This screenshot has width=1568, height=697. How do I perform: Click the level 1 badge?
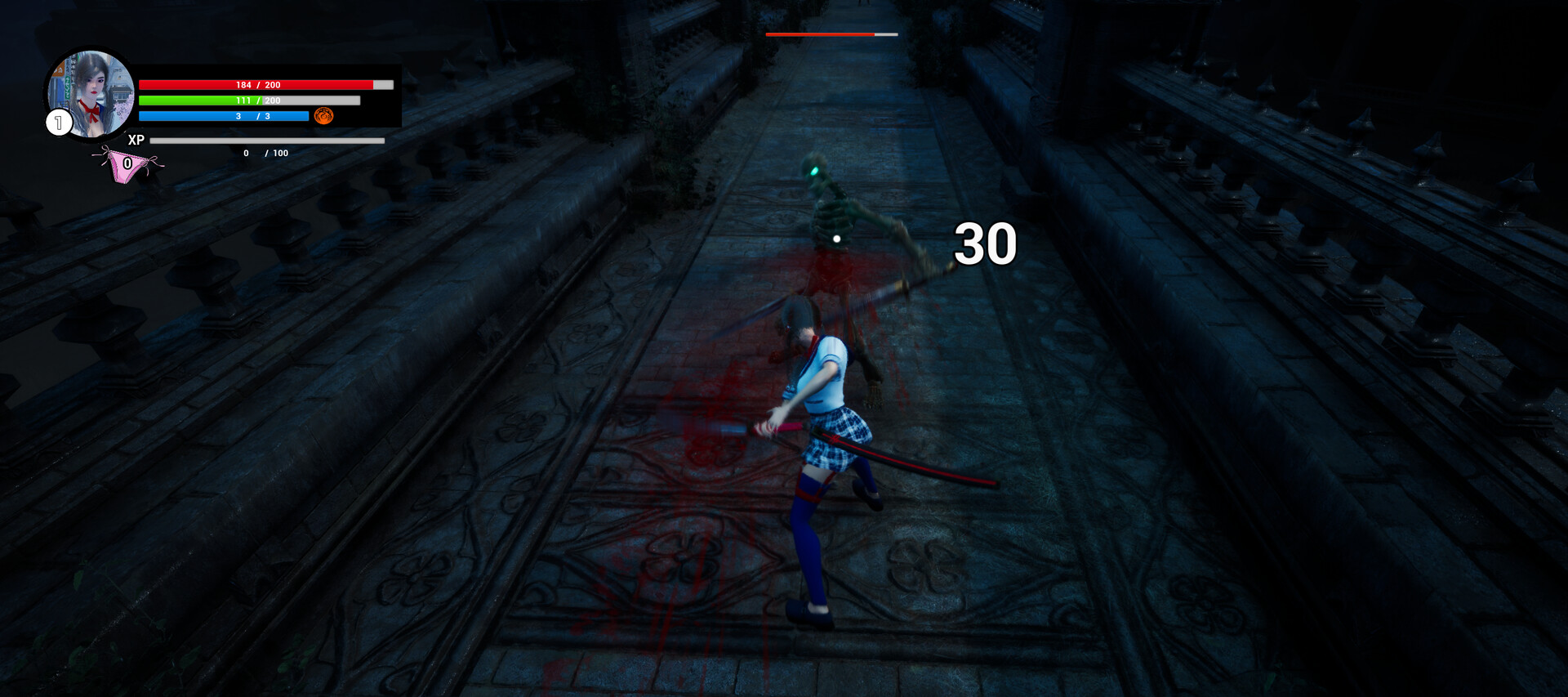pos(59,123)
